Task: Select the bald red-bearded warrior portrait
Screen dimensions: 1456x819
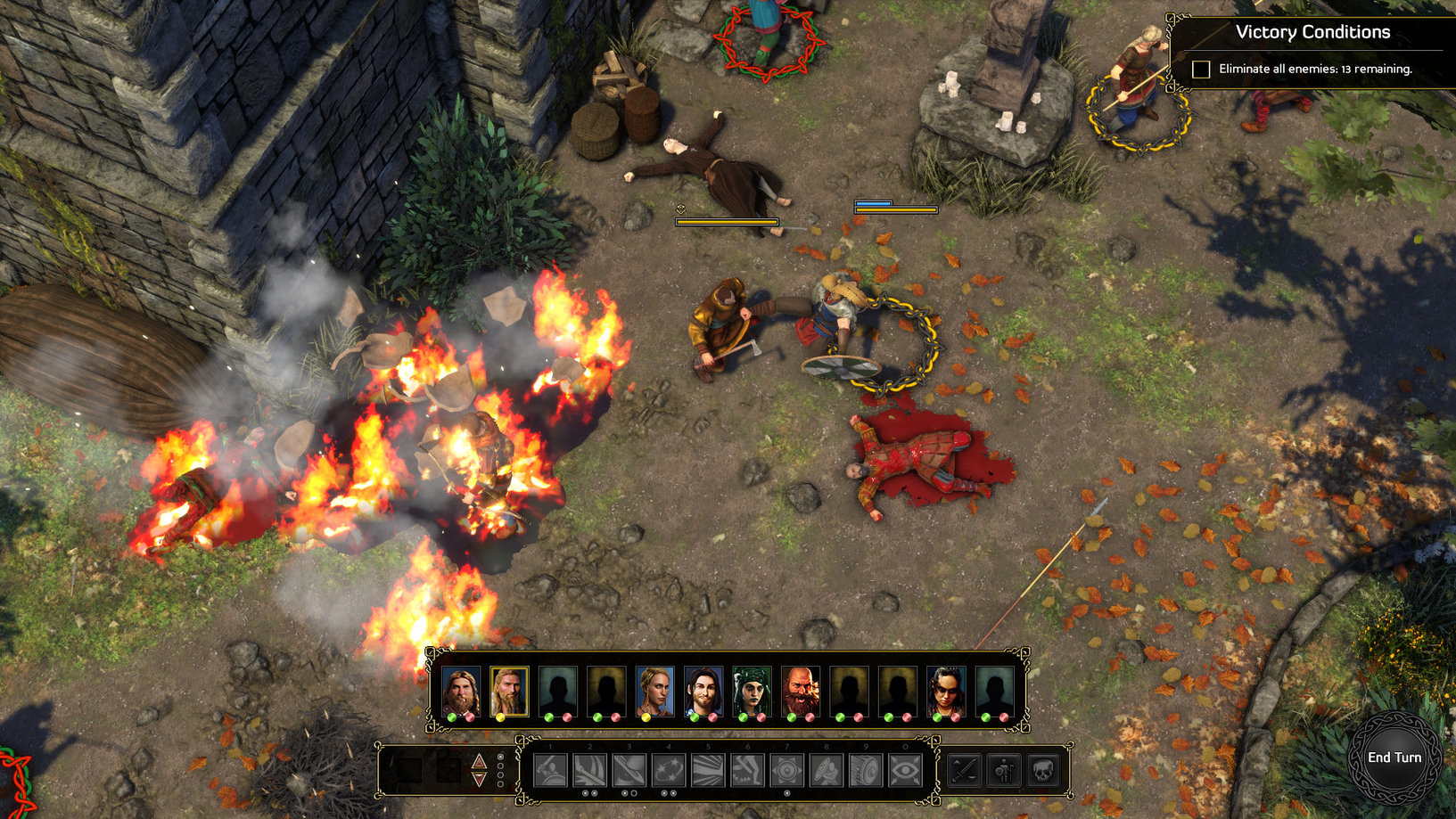Action: click(x=800, y=691)
